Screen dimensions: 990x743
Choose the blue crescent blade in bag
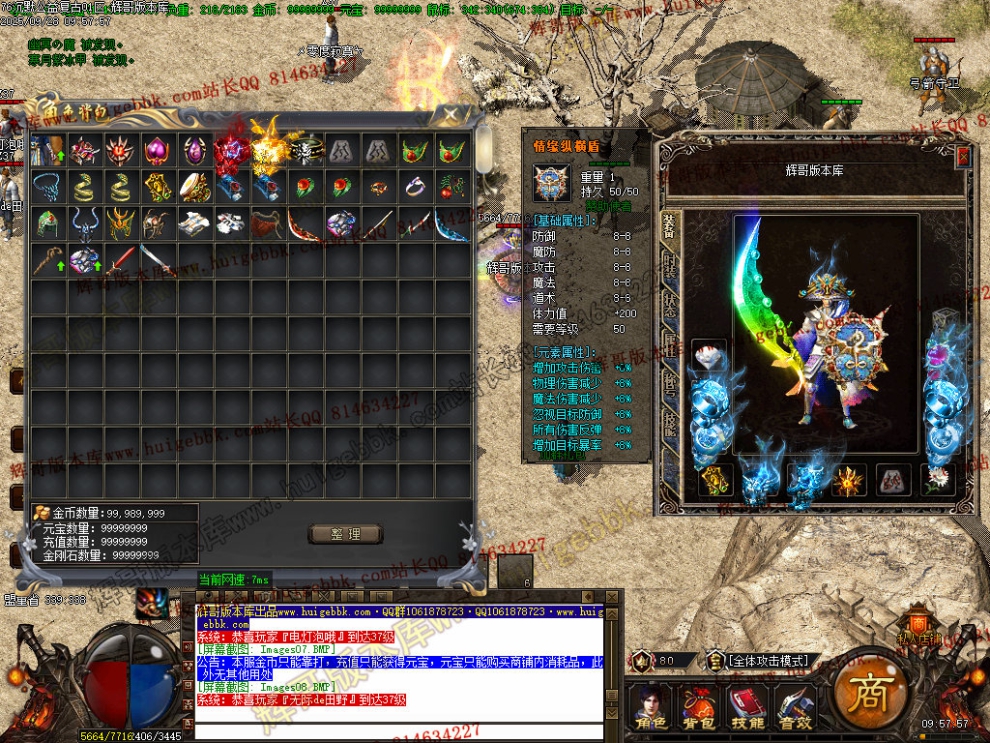pyautogui.click(x=452, y=224)
